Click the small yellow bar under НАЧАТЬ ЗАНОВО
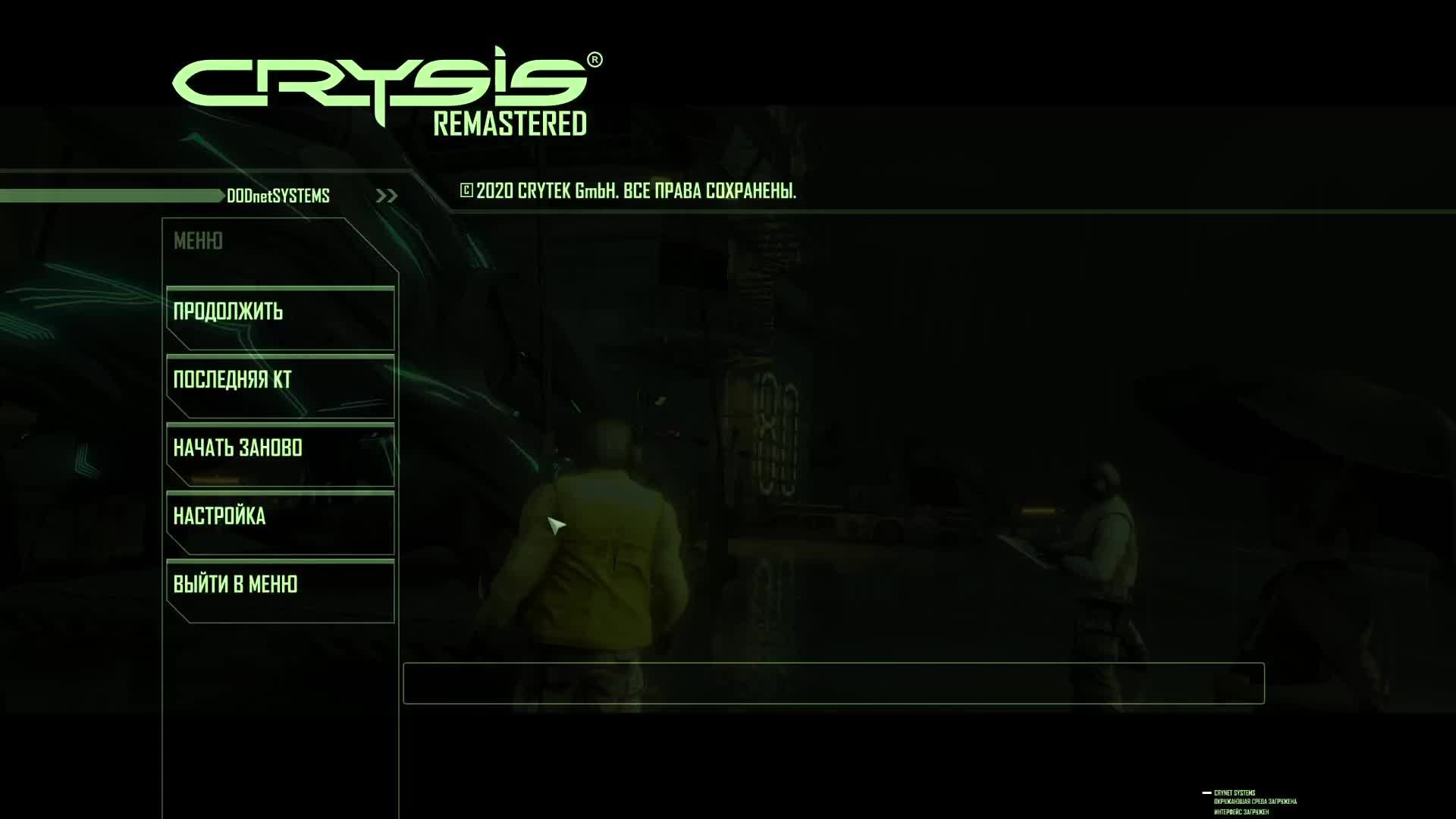 coord(216,479)
